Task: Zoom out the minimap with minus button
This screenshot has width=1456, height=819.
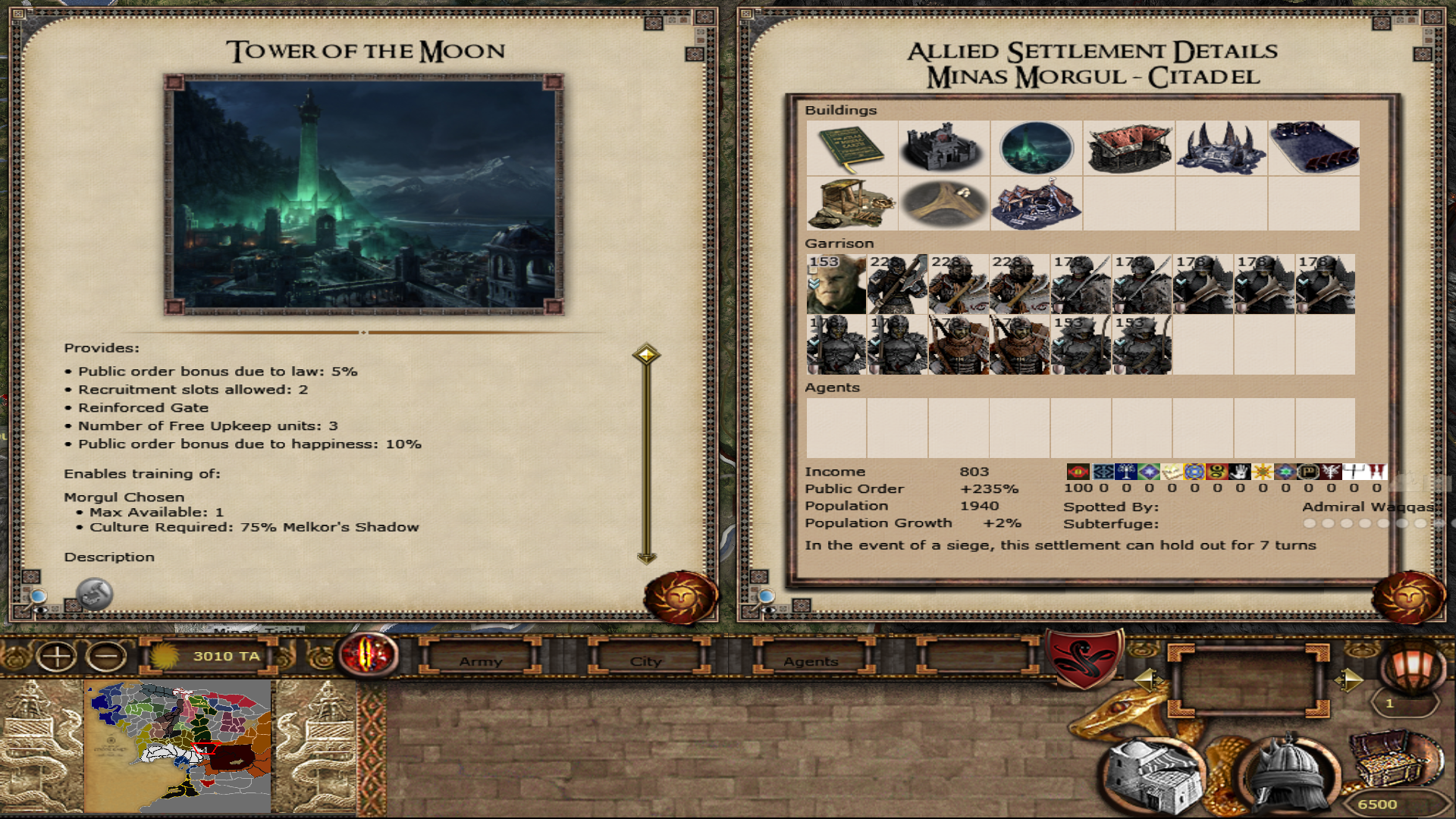Action: click(x=106, y=656)
